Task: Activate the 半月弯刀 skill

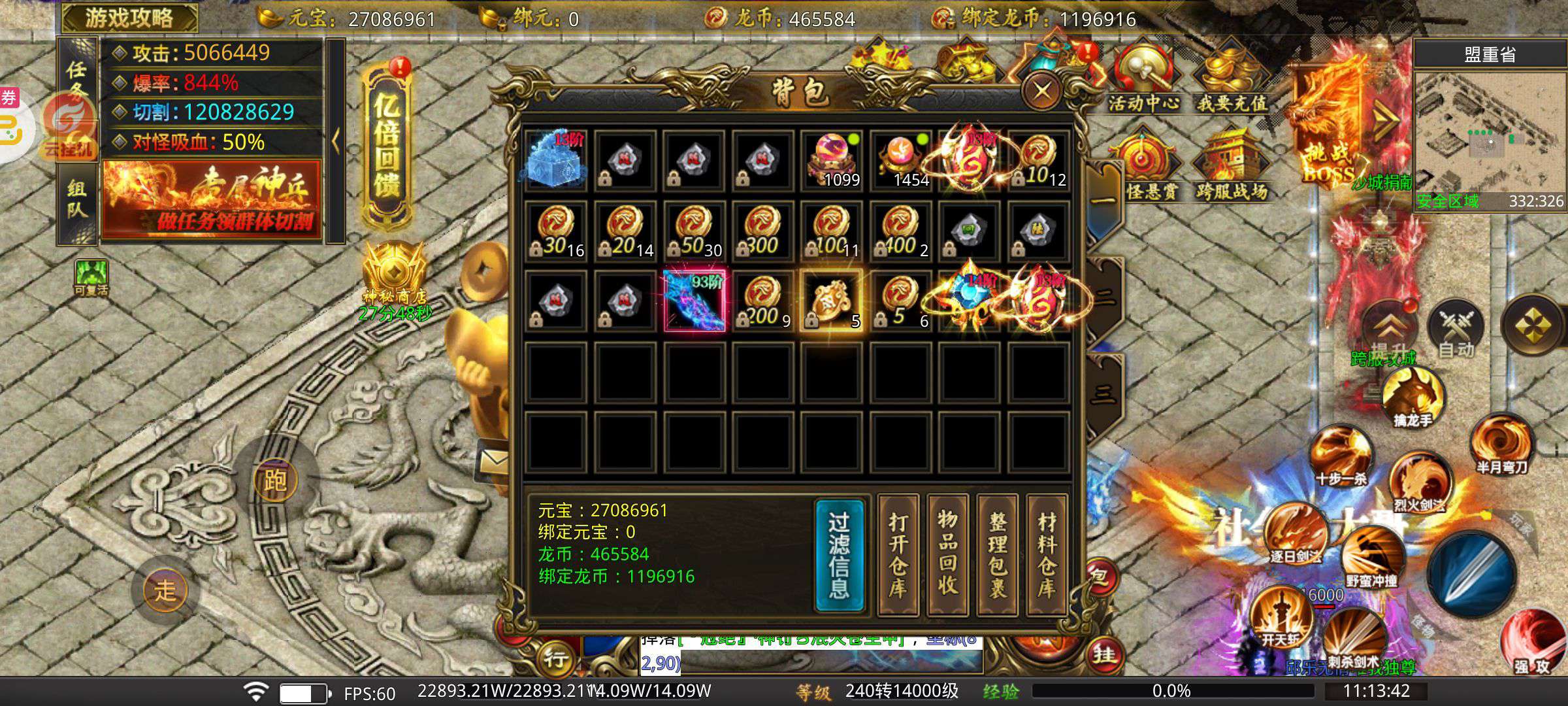Action: (1501, 445)
